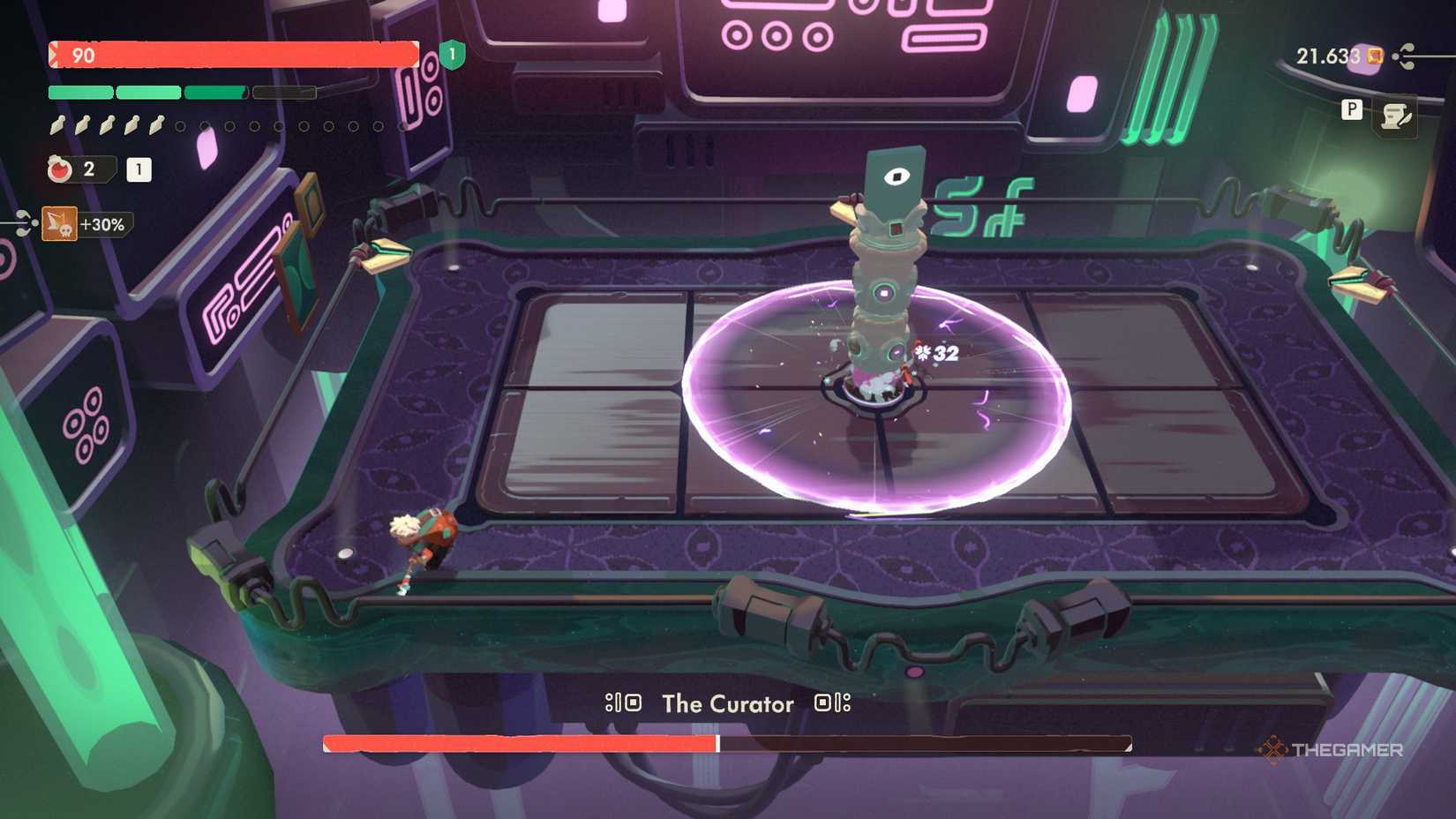Click the orange gem icon beside 21.633
Screen dimensions: 1456x819
(x=1372, y=56)
